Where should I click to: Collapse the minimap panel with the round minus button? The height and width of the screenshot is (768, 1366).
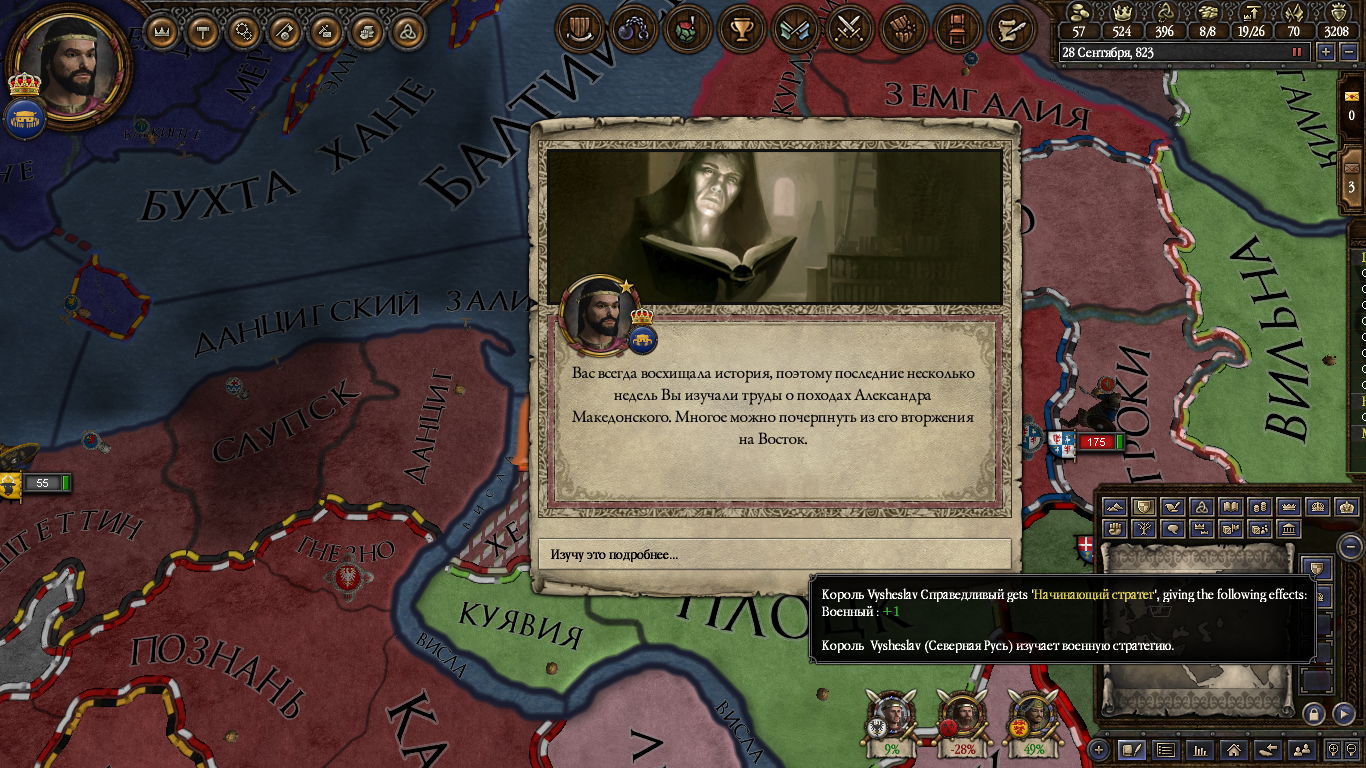pyautogui.click(x=1350, y=546)
